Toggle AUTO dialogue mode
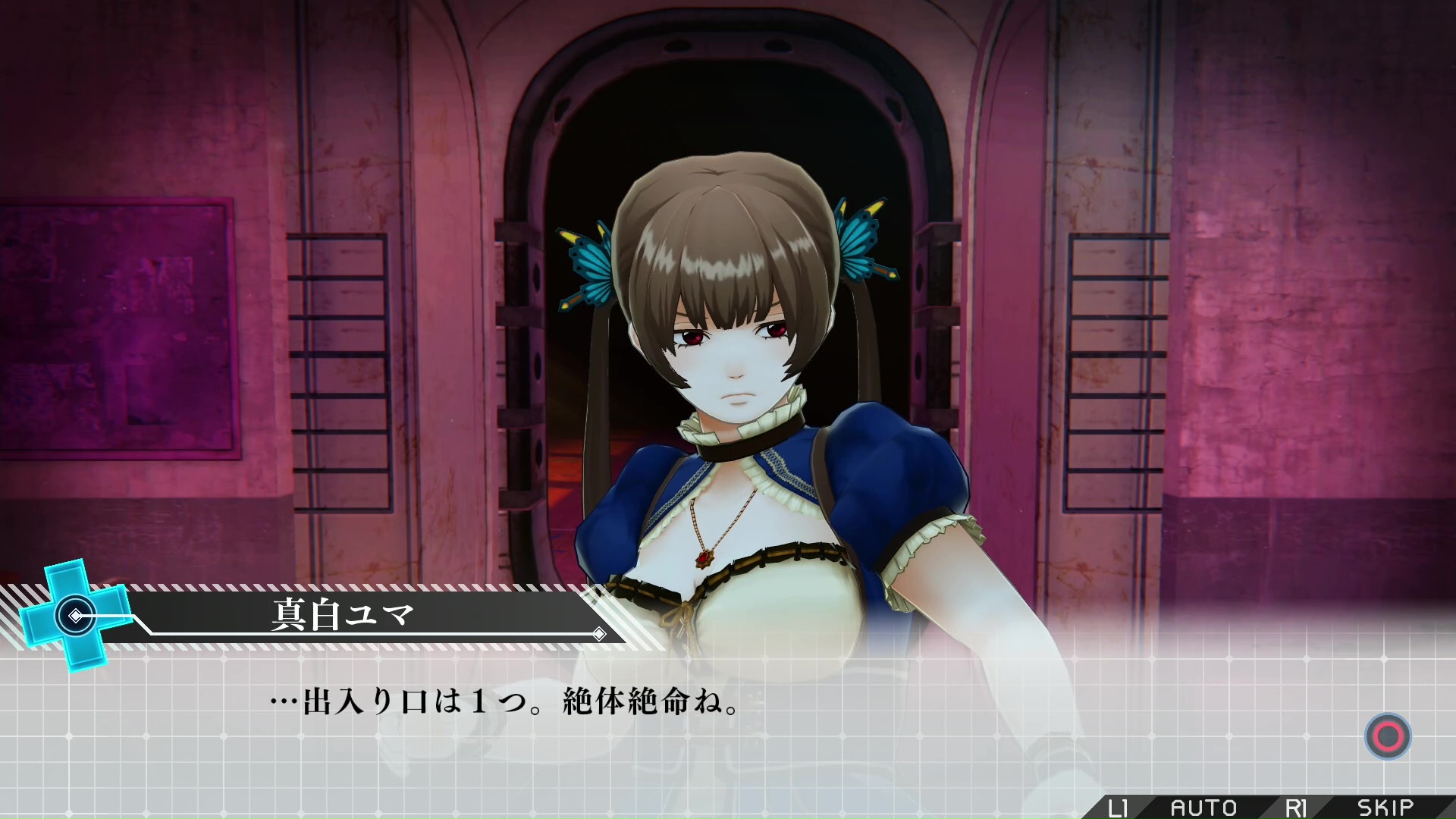The height and width of the screenshot is (819, 1456). coord(1203,808)
